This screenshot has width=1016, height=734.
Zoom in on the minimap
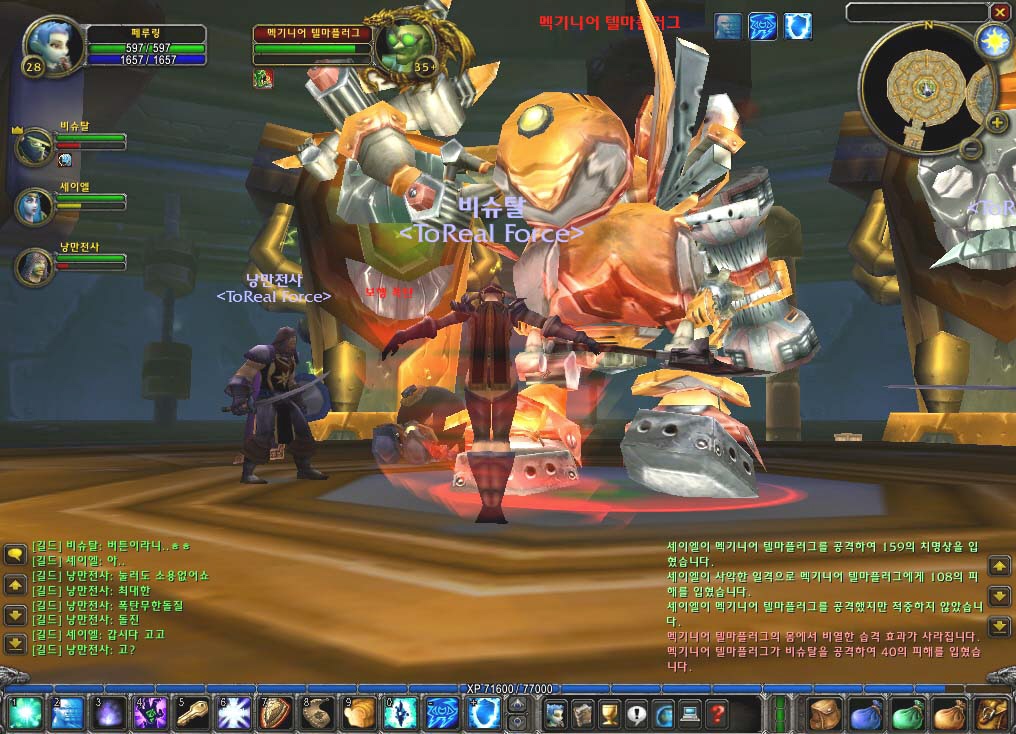coord(996,123)
